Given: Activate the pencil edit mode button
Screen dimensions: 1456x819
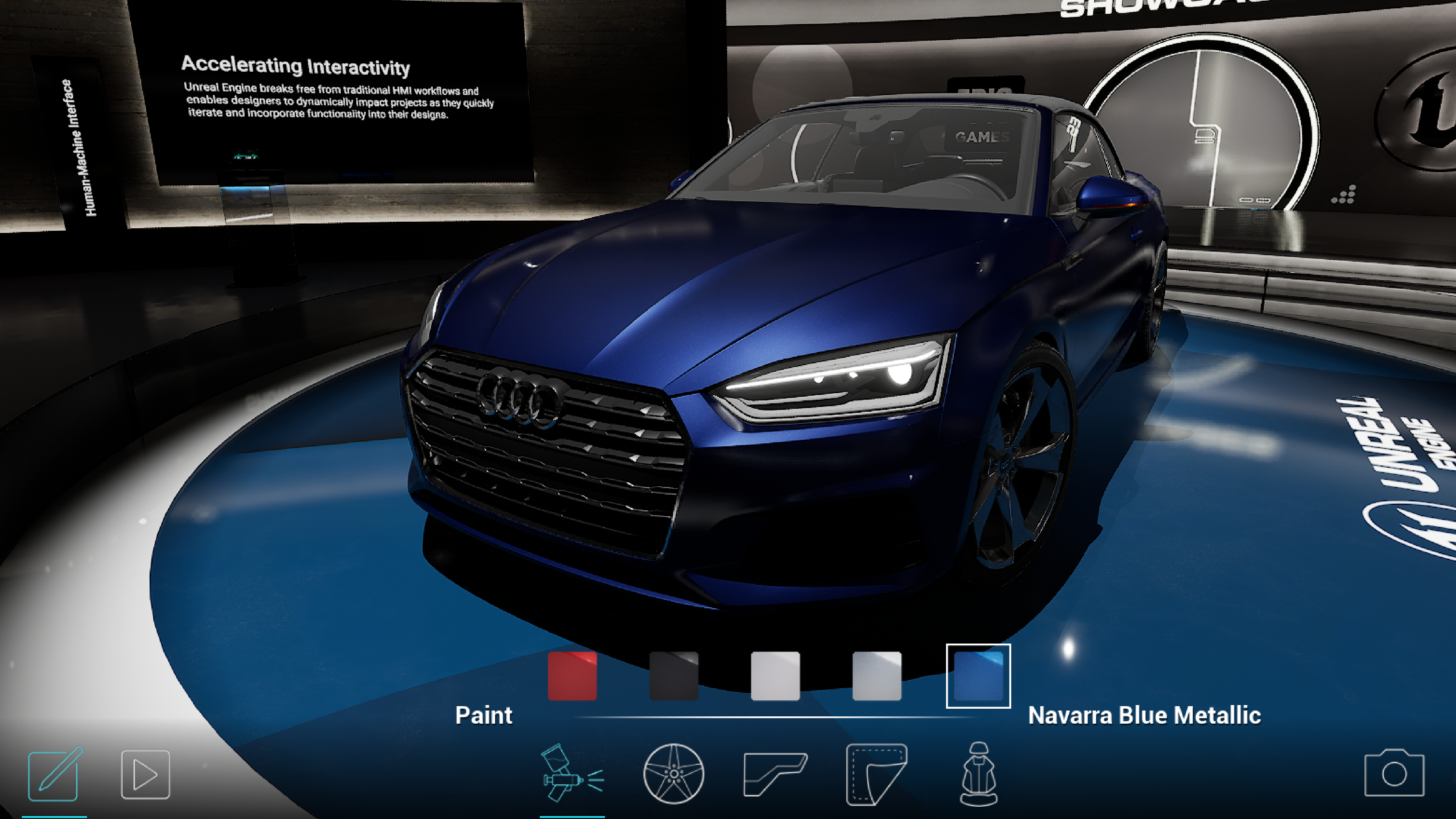Looking at the screenshot, I should (x=54, y=775).
